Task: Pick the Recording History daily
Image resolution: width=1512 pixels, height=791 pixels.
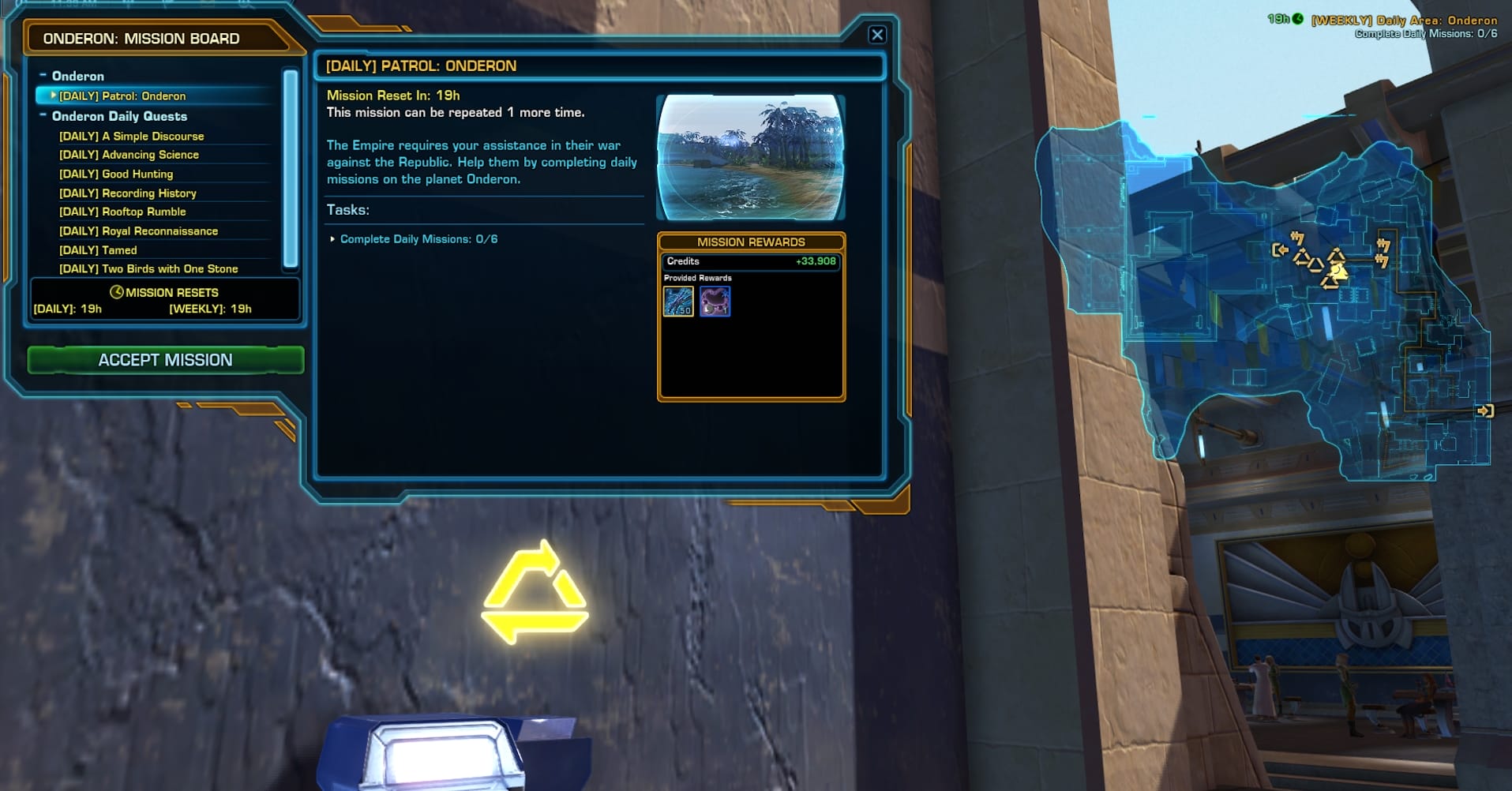Action: click(x=127, y=193)
